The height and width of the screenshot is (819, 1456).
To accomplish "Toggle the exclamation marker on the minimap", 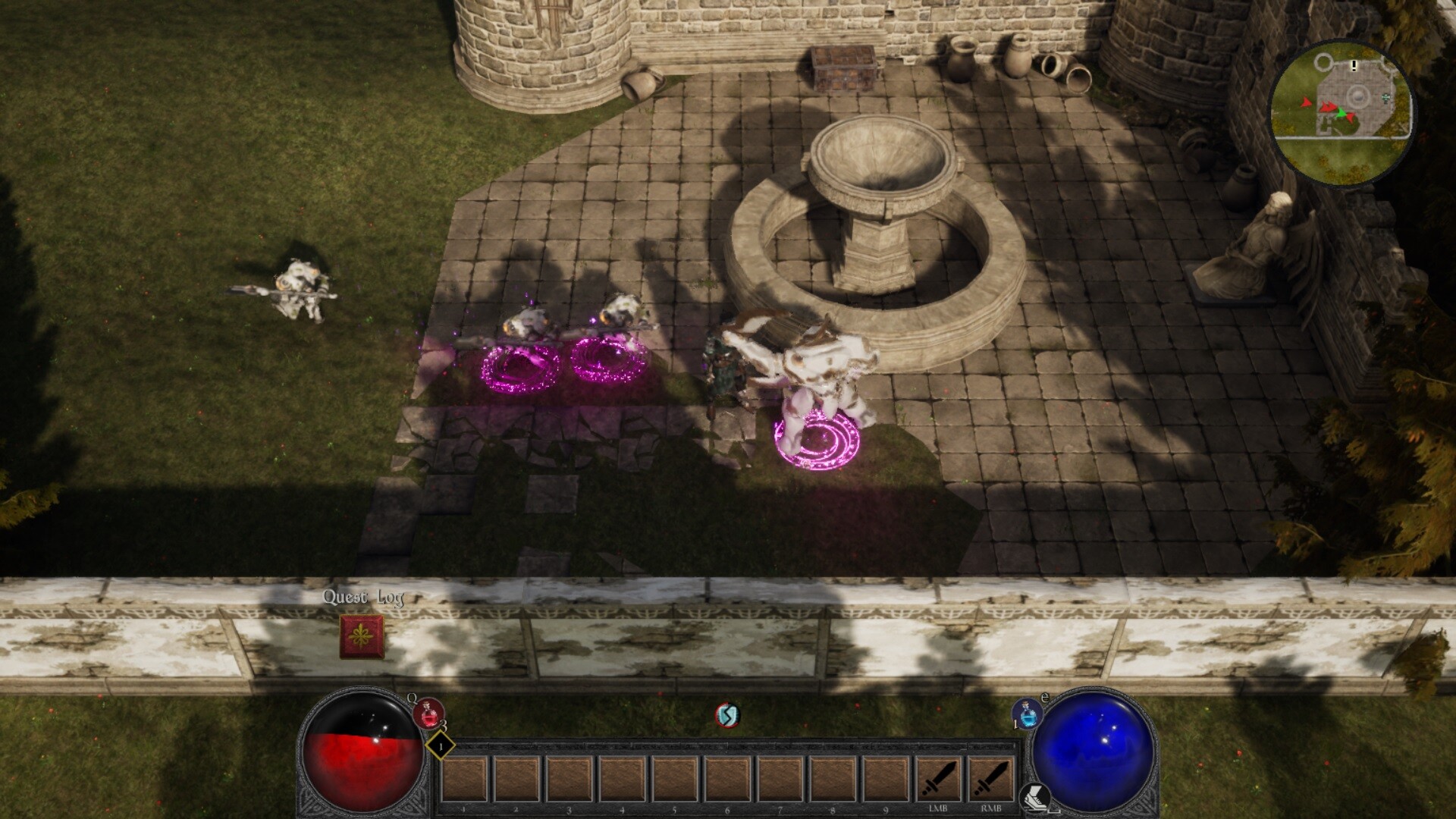I will point(1354,66).
